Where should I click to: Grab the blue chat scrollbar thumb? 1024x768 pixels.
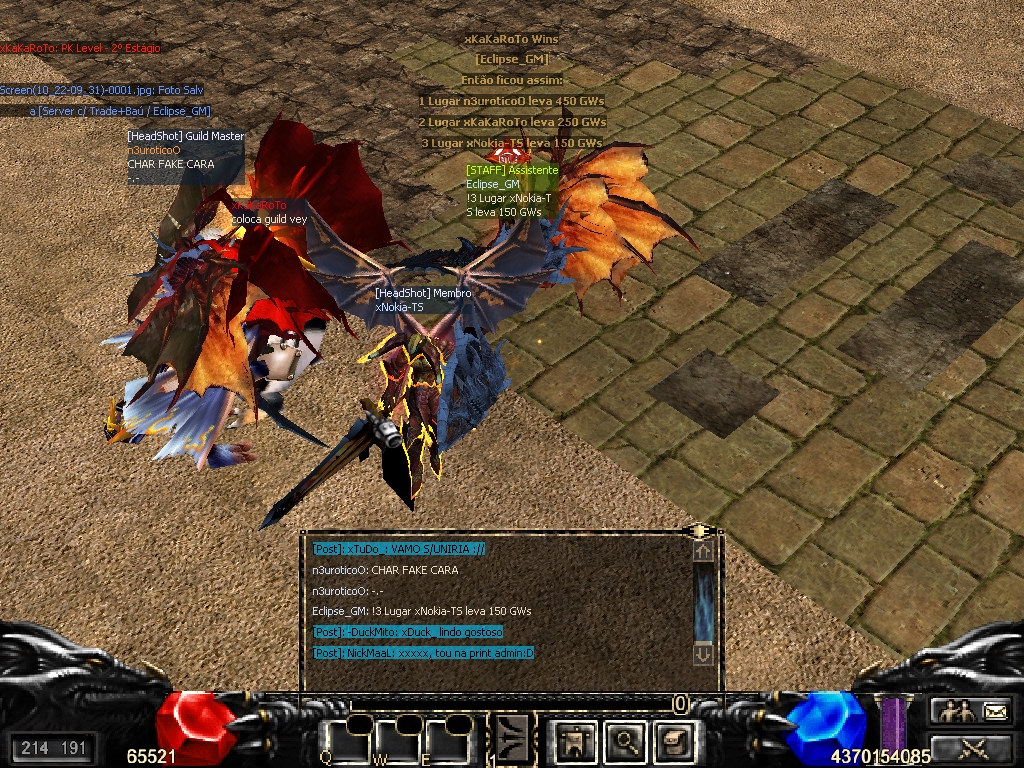click(703, 602)
